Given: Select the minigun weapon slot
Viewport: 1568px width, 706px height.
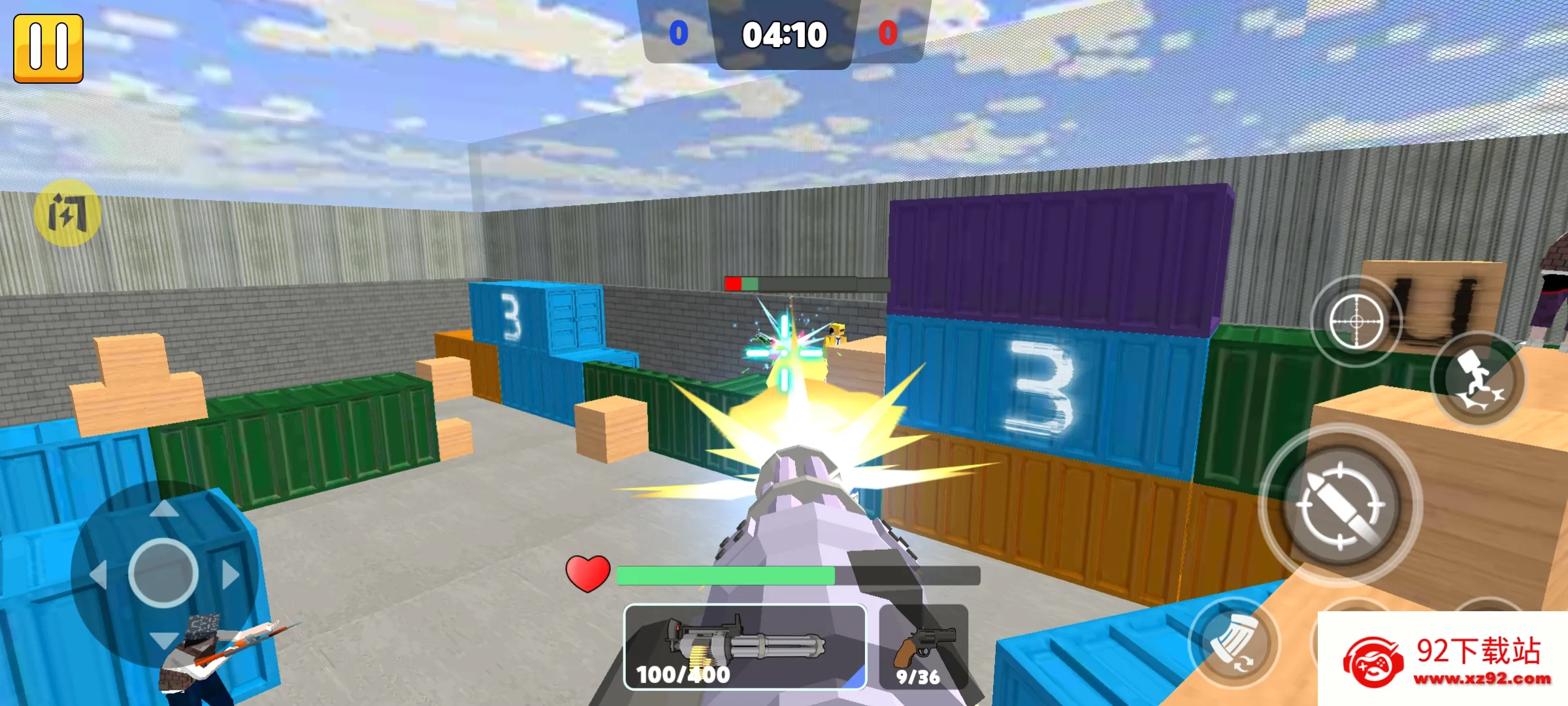Looking at the screenshot, I should coord(745,647).
